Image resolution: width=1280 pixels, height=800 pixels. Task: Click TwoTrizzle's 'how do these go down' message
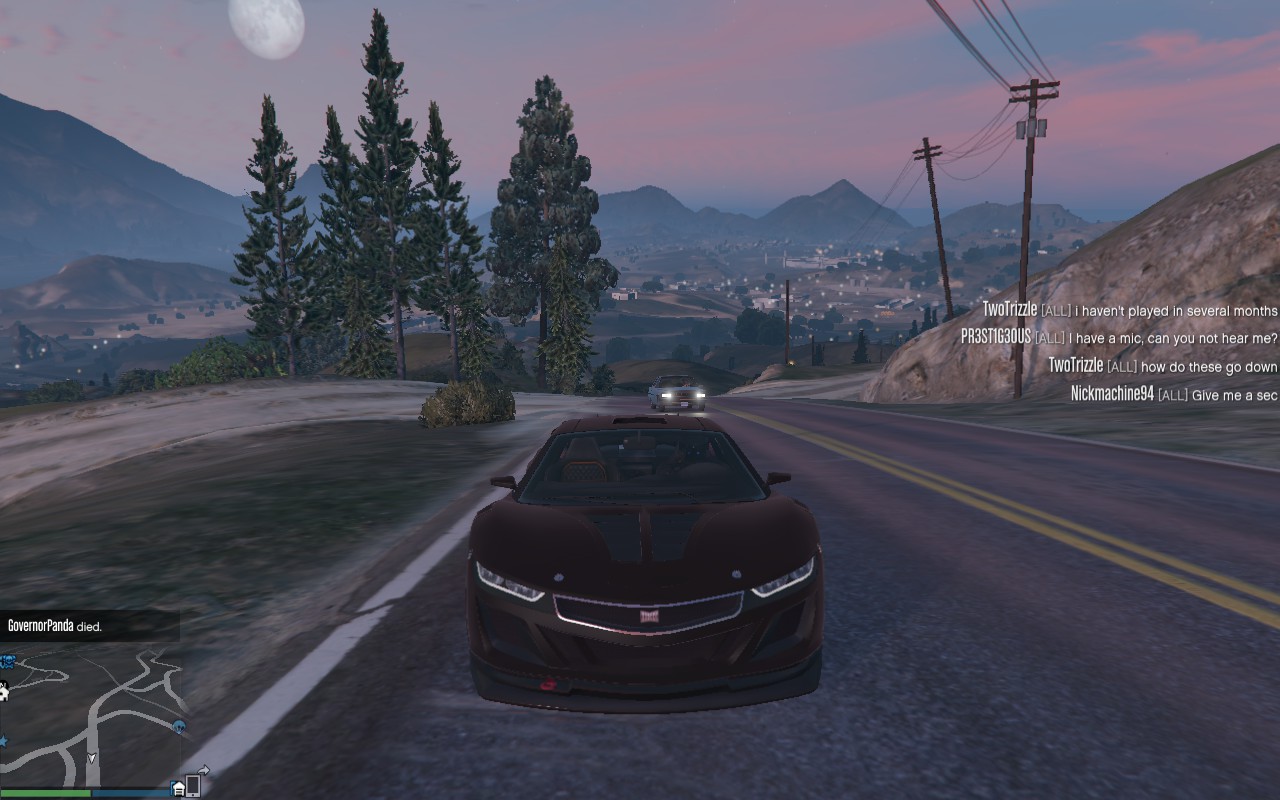click(x=1163, y=366)
